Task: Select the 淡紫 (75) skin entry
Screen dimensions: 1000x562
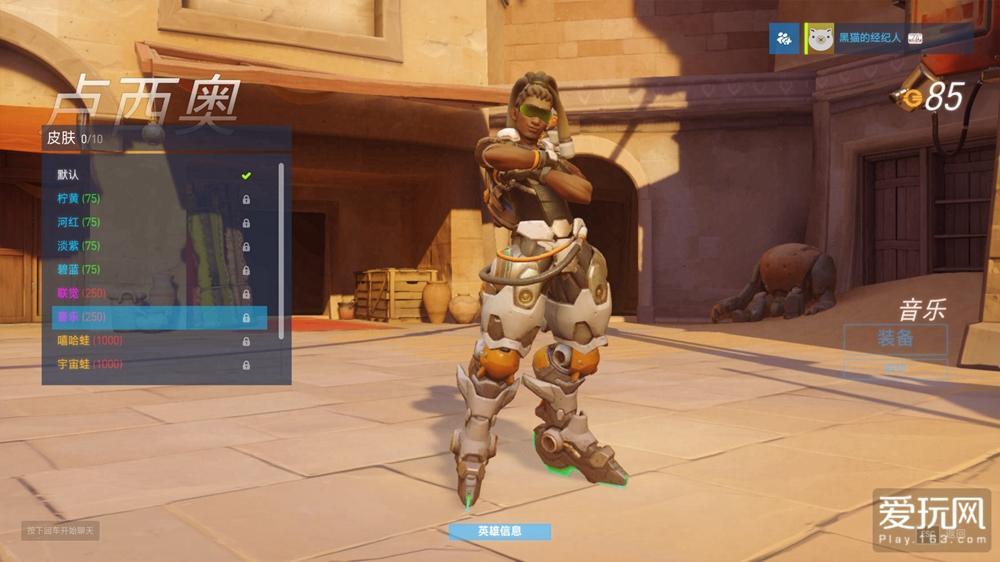Action: [152, 246]
